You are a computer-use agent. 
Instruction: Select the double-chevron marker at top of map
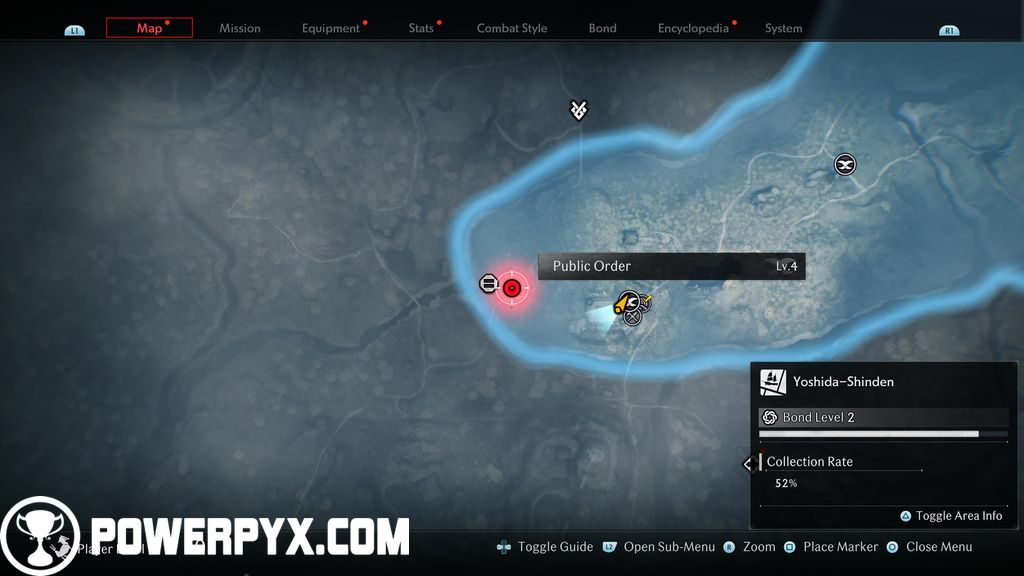point(578,110)
